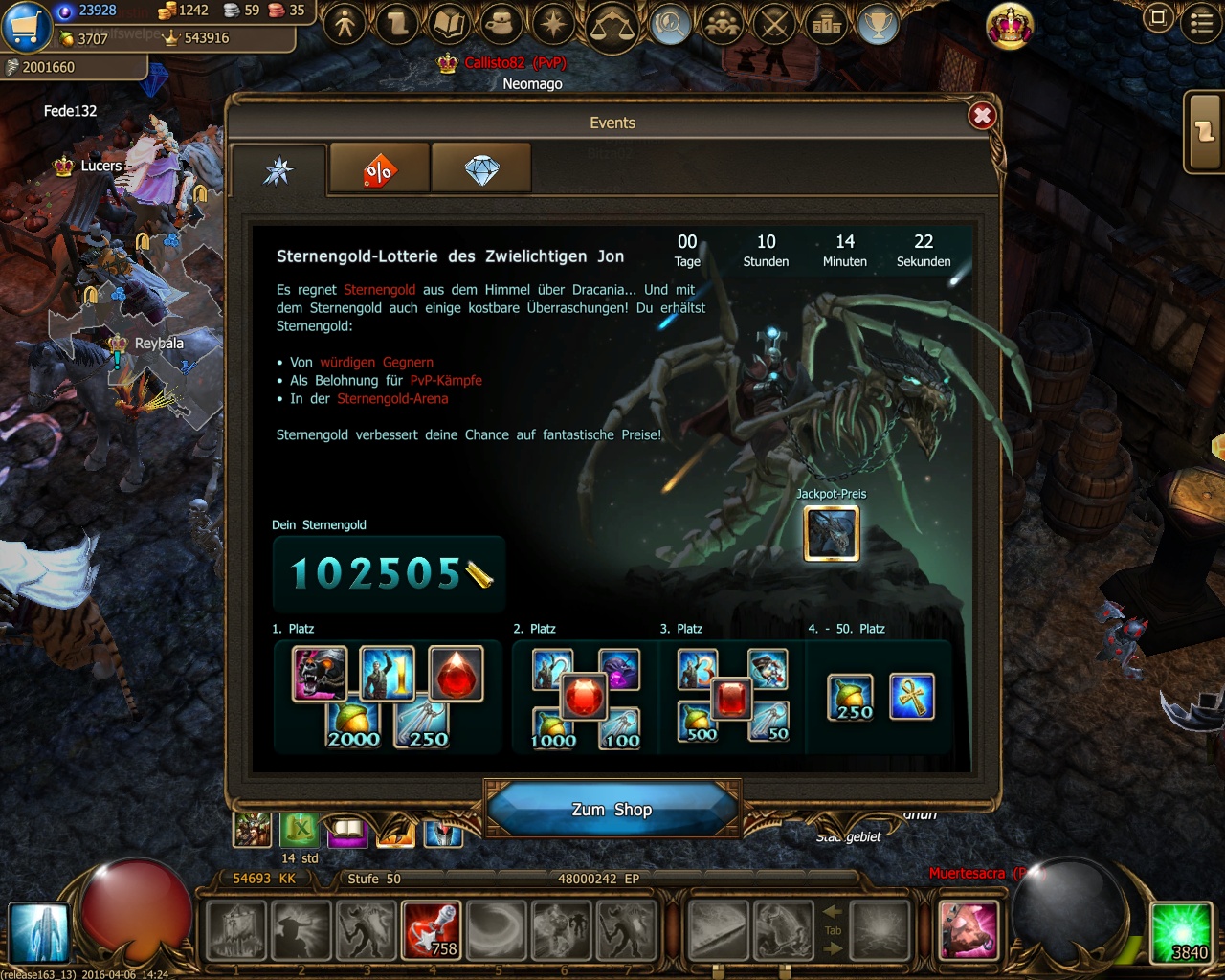Open the open-book menu icon
1225x980 pixels.
tap(450, 24)
